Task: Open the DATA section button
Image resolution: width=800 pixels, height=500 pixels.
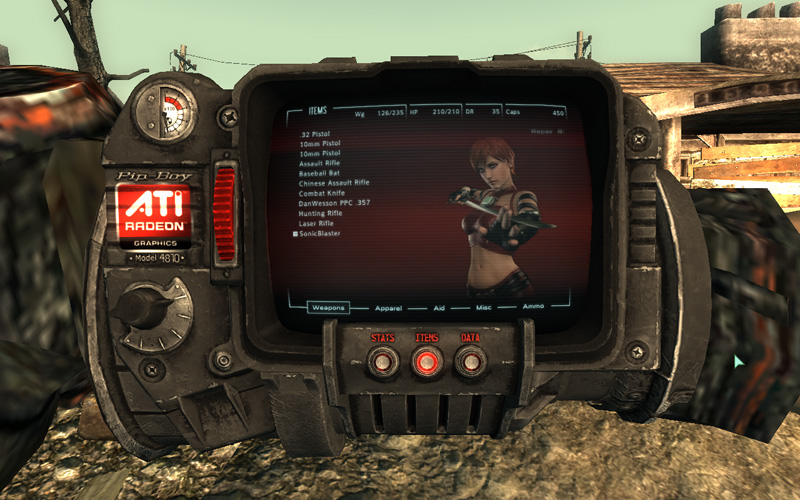Action: (x=471, y=361)
